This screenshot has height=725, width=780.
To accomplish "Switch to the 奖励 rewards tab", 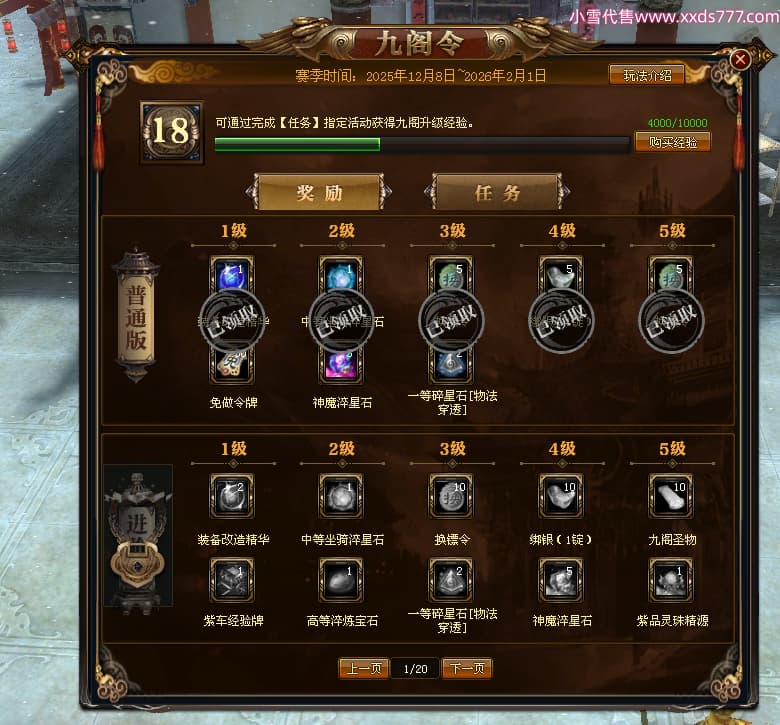I will (319, 193).
